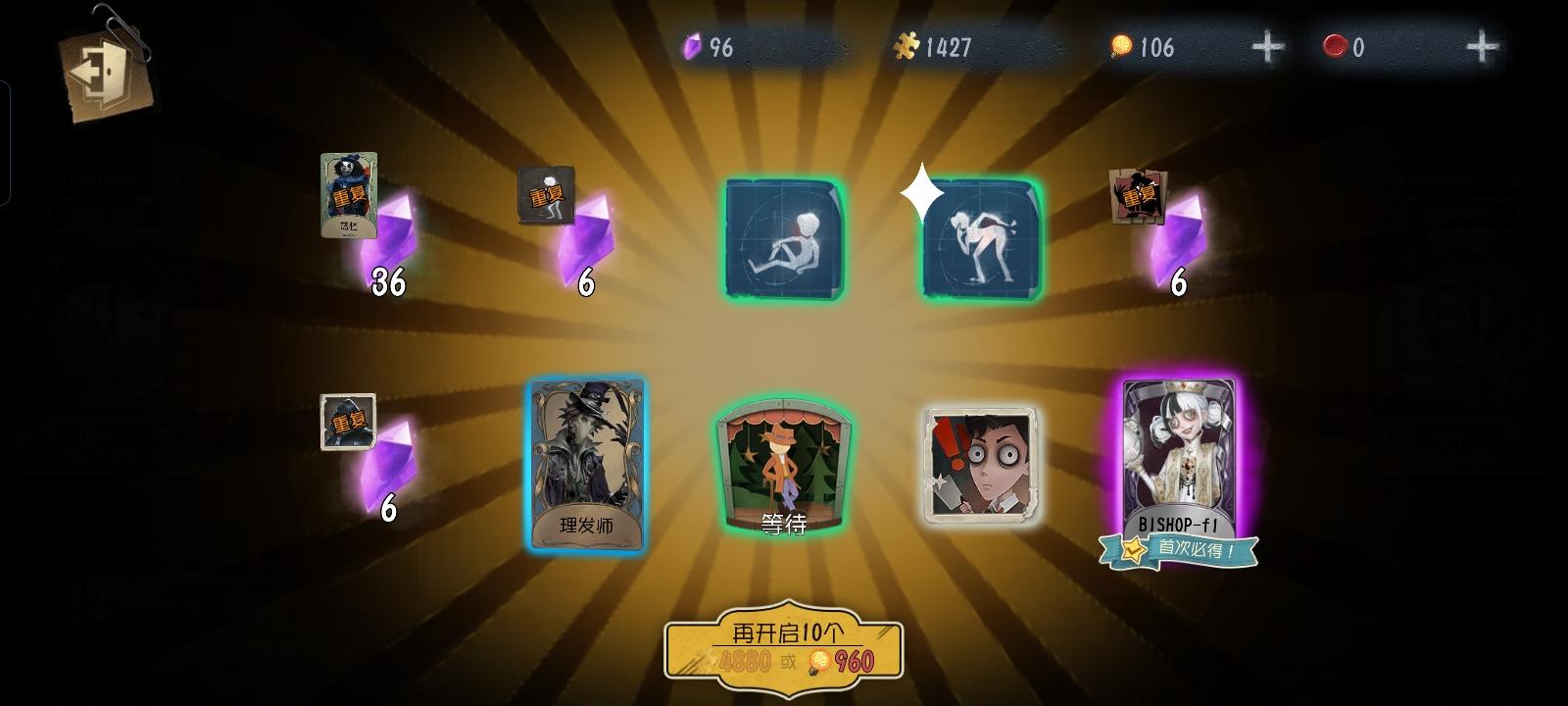Image resolution: width=1568 pixels, height=706 pixels.
Task: Select the puzzle fragments icon showing 1427
Action: pyautogui.click(x=908, y=44)
